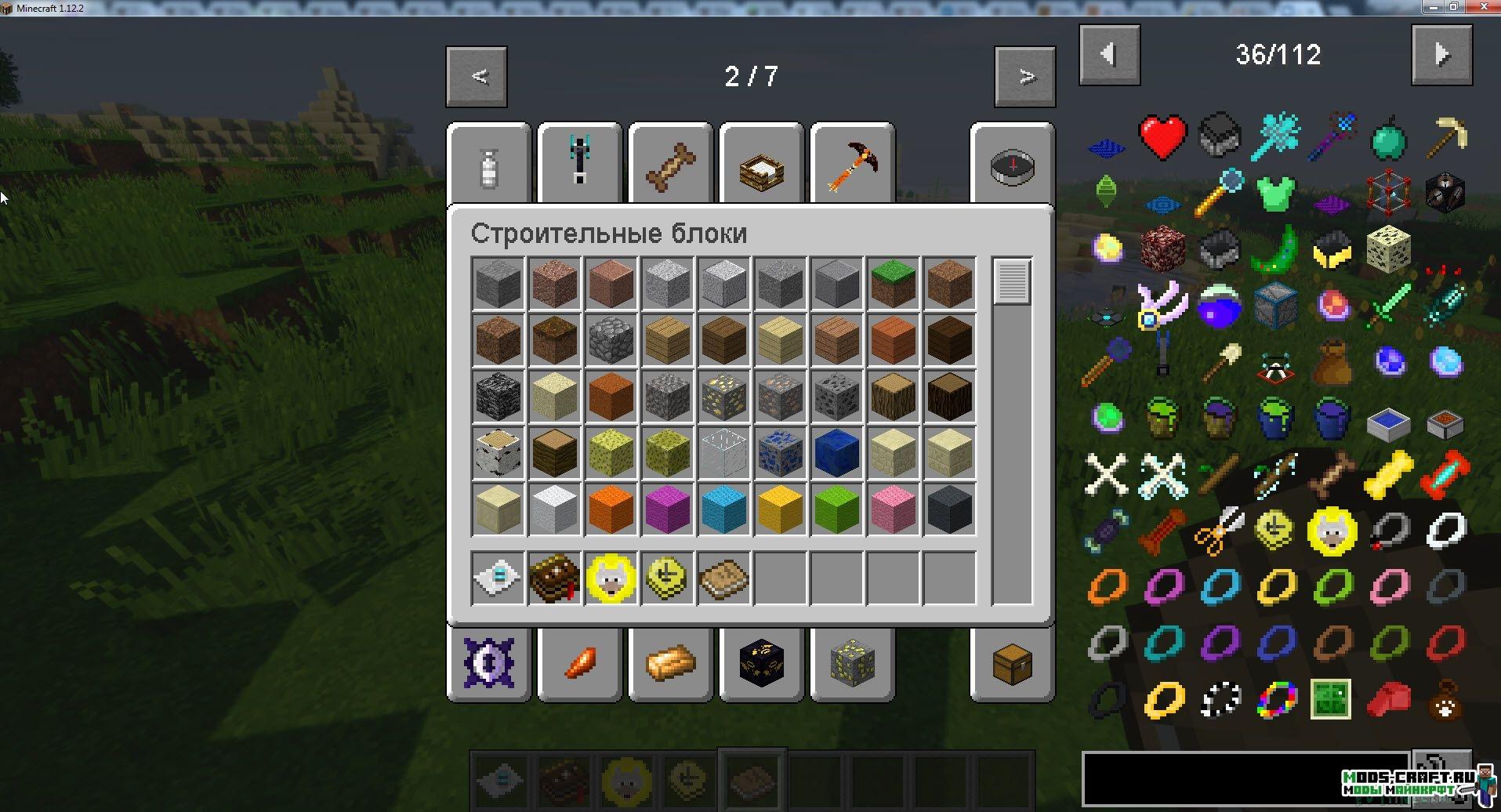Go to previous creative tab page
Image resolution: width=1501 pixels, height=812 pixels.
(x=477, y=77)
